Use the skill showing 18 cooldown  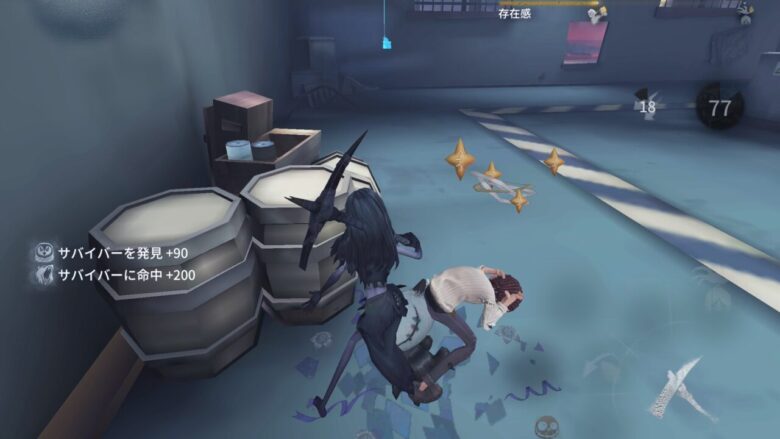click(x=647, y=105)
